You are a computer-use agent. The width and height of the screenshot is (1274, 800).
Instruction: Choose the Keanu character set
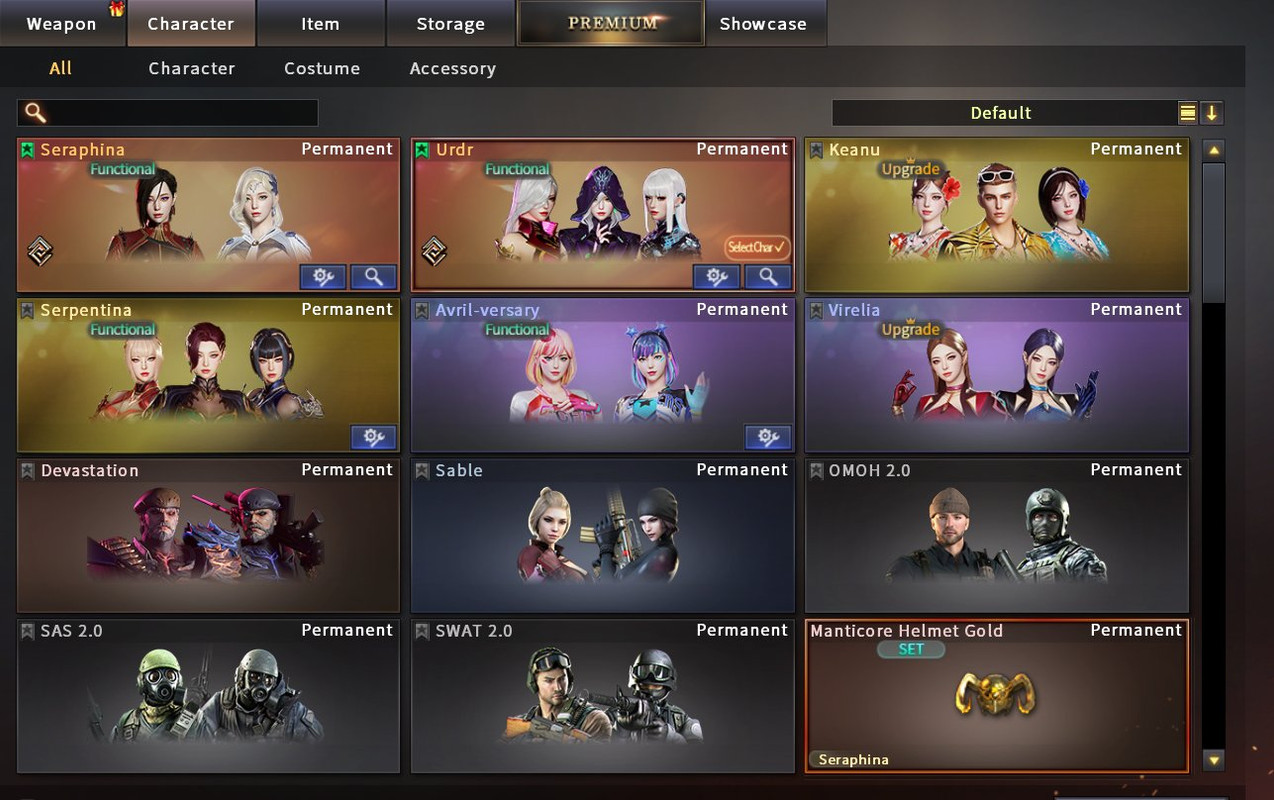click(996, 215)
